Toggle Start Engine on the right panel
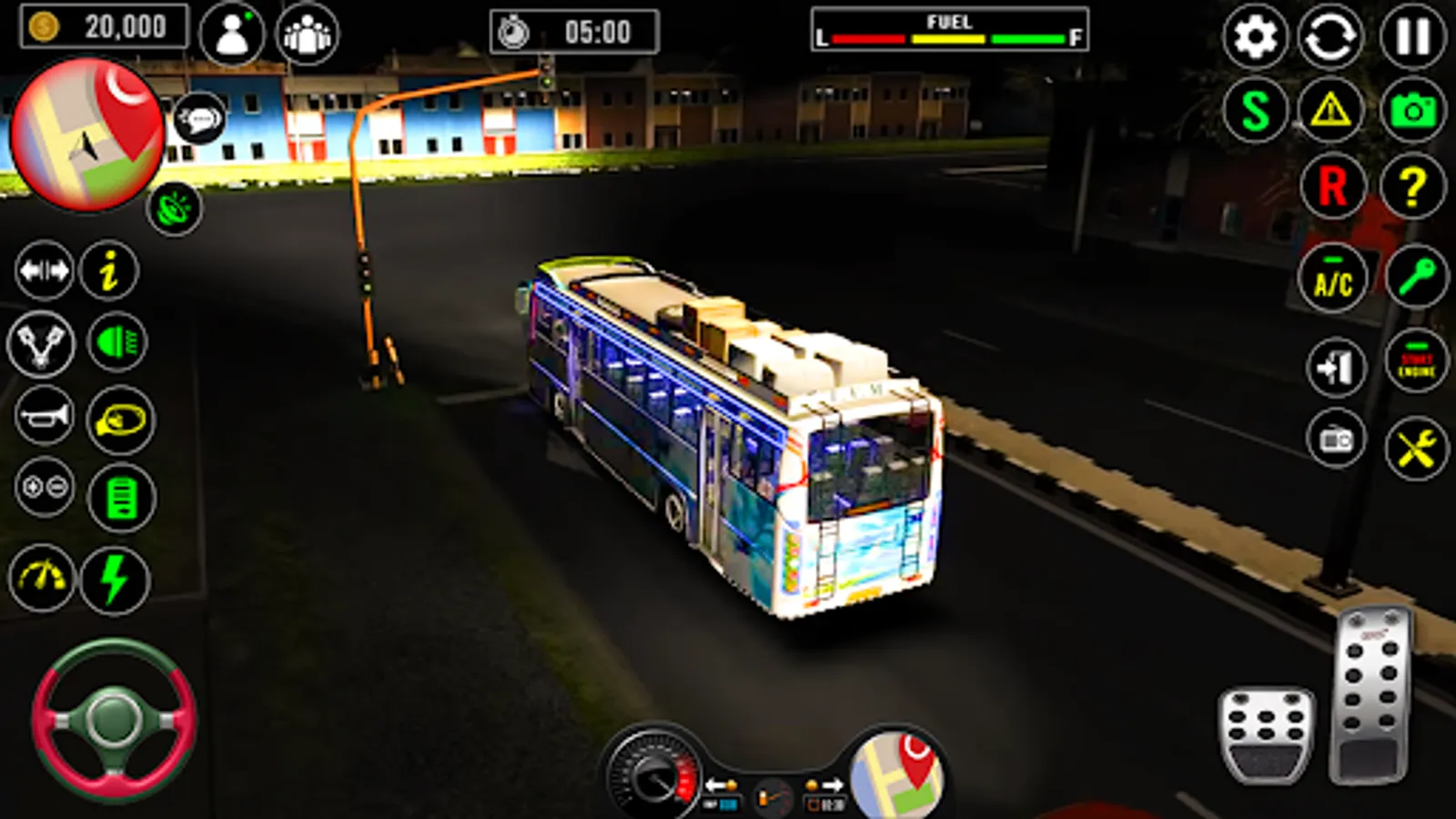The height and width of the screenshot is (819, 1456). 1410,364
